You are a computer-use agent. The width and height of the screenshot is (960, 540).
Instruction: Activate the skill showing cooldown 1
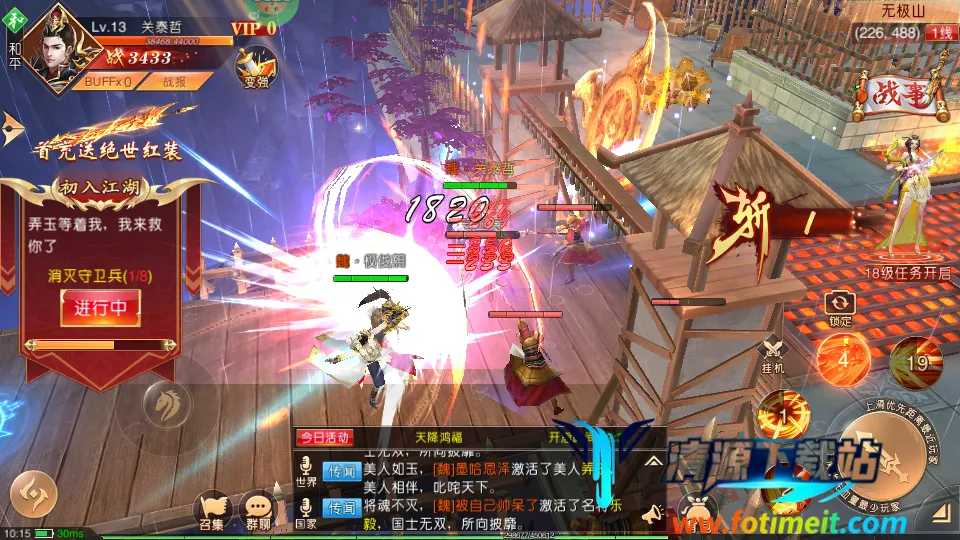782,414
